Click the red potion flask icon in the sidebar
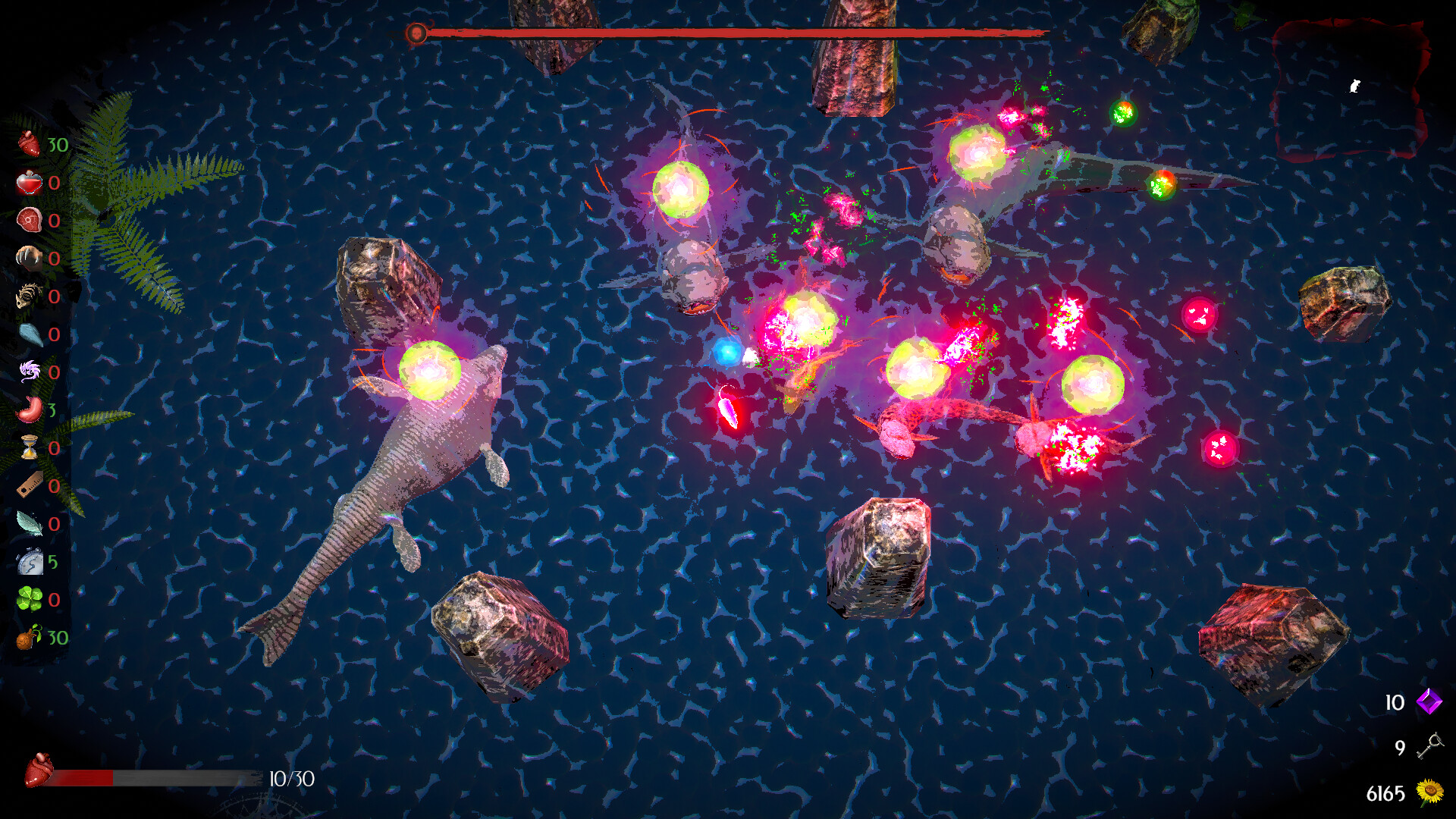Screen dimensions: 1456x819 29,182
